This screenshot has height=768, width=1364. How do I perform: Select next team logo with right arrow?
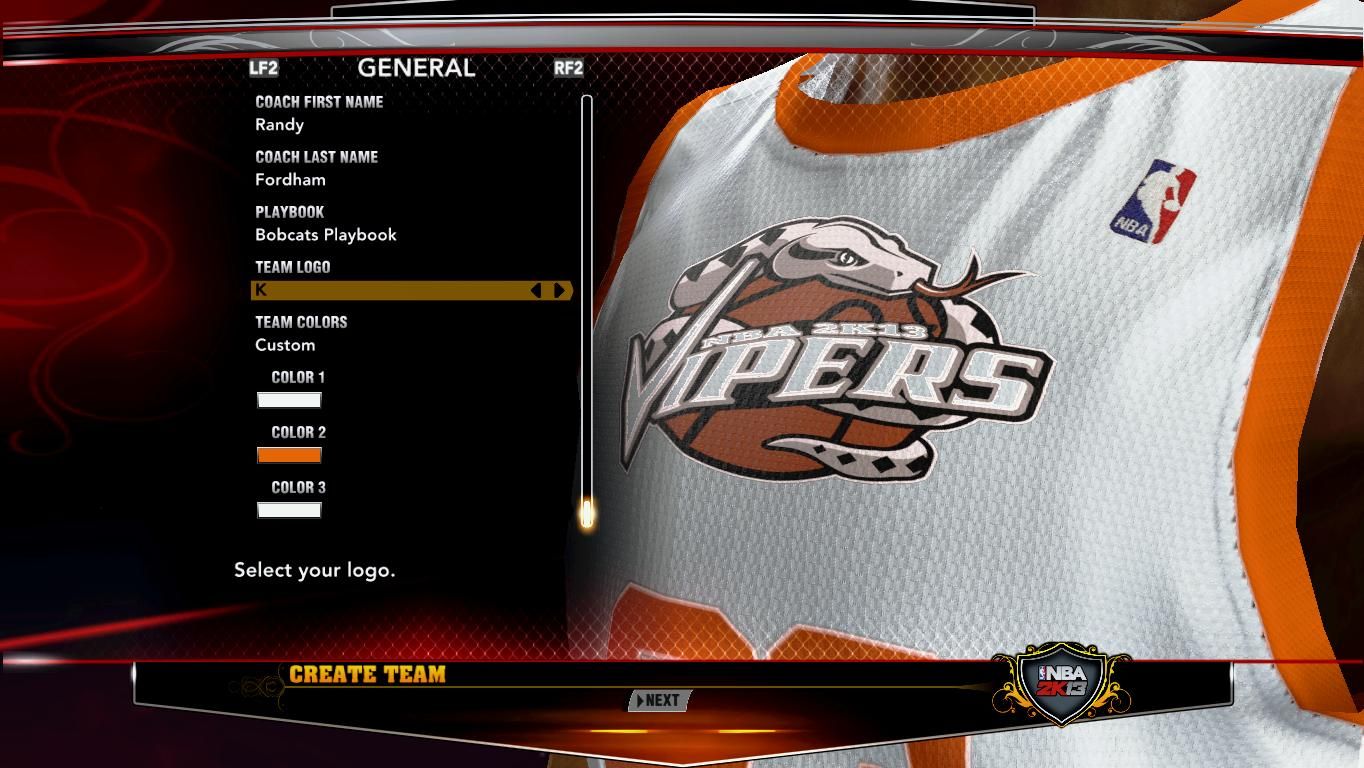[x=560, y=290]
